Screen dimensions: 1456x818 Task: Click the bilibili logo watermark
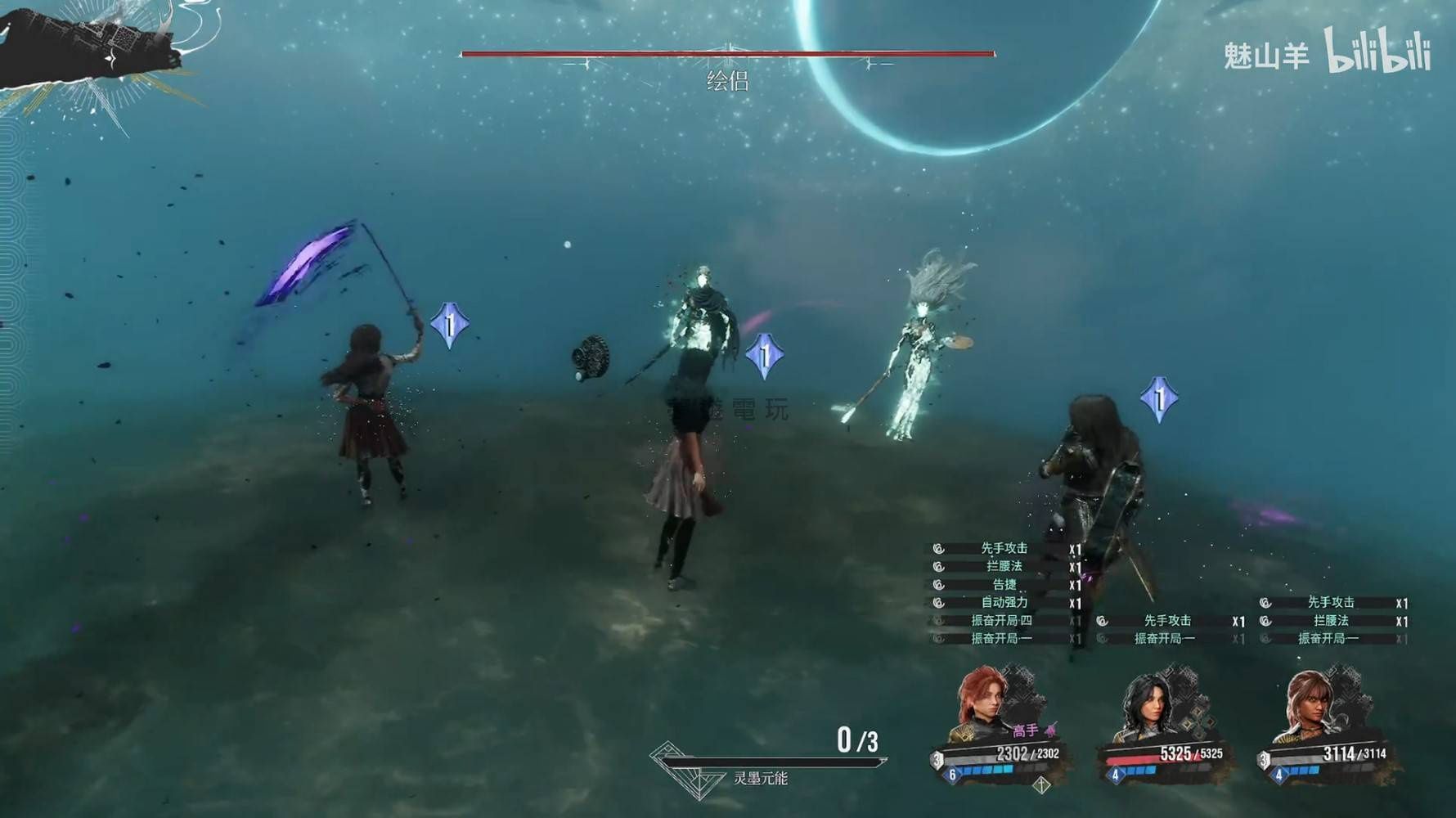tap(1377, 51)
